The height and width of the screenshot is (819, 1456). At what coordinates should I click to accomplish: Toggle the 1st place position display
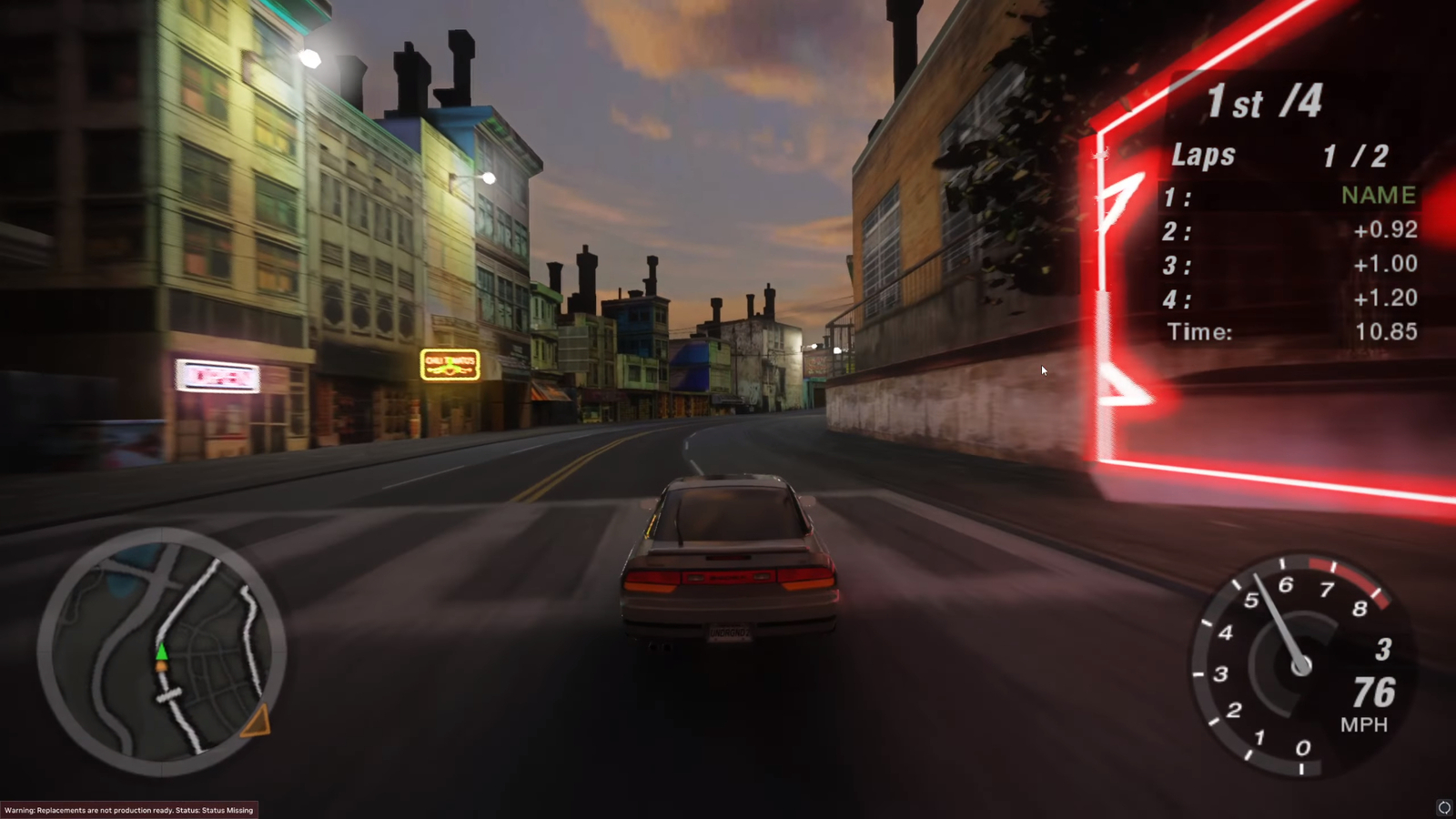pyautogui.click(x=1260, y=102)
